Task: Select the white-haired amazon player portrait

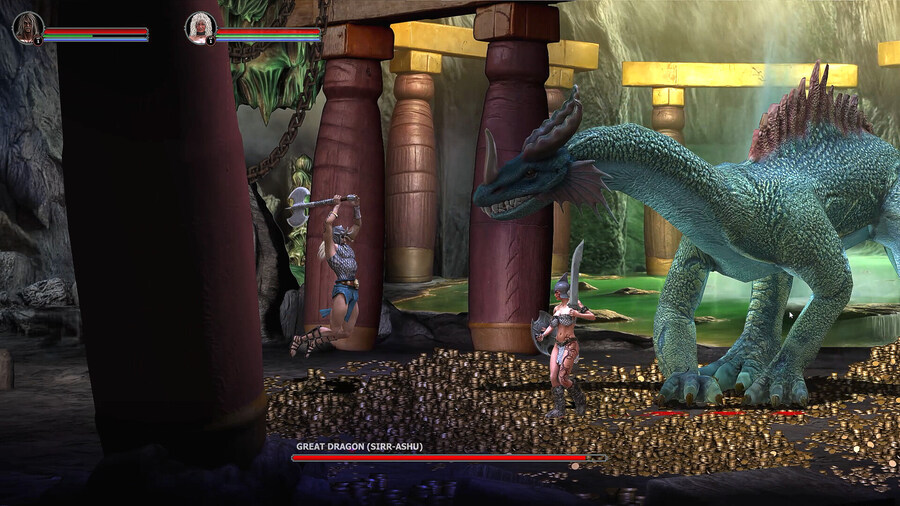Action: tap(200, 28)
